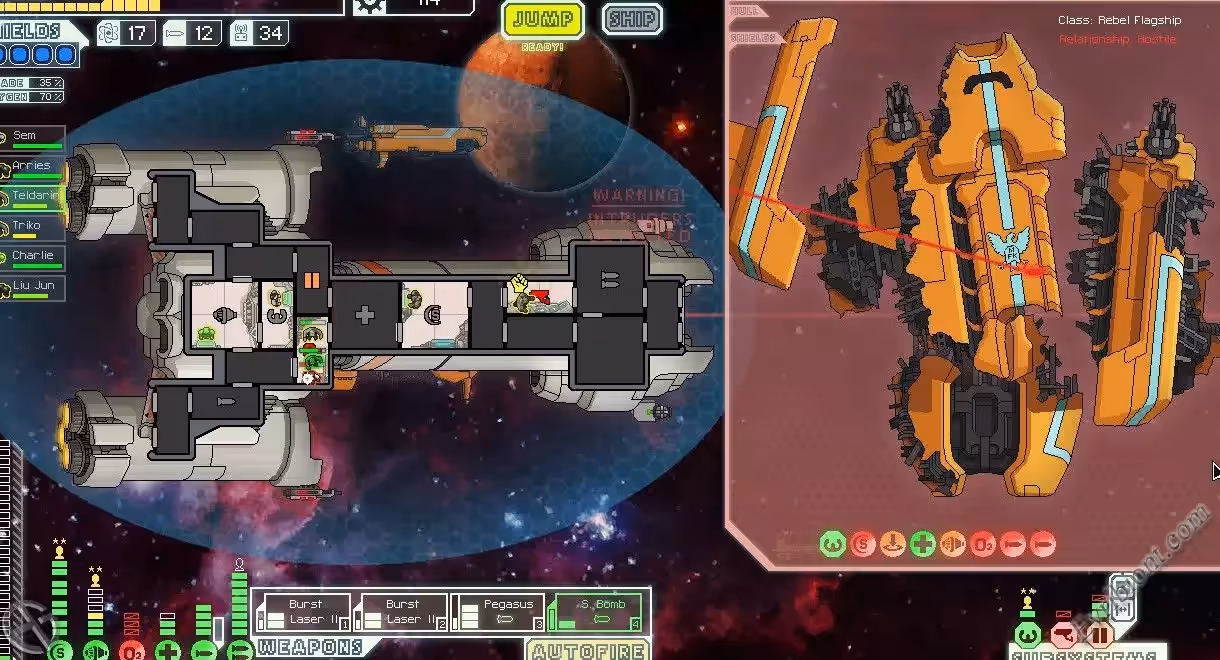Viewport: 1220px width, 660px height.
Task: Select the S. Bomb weapon slot
Action: [x=596, y=612]
